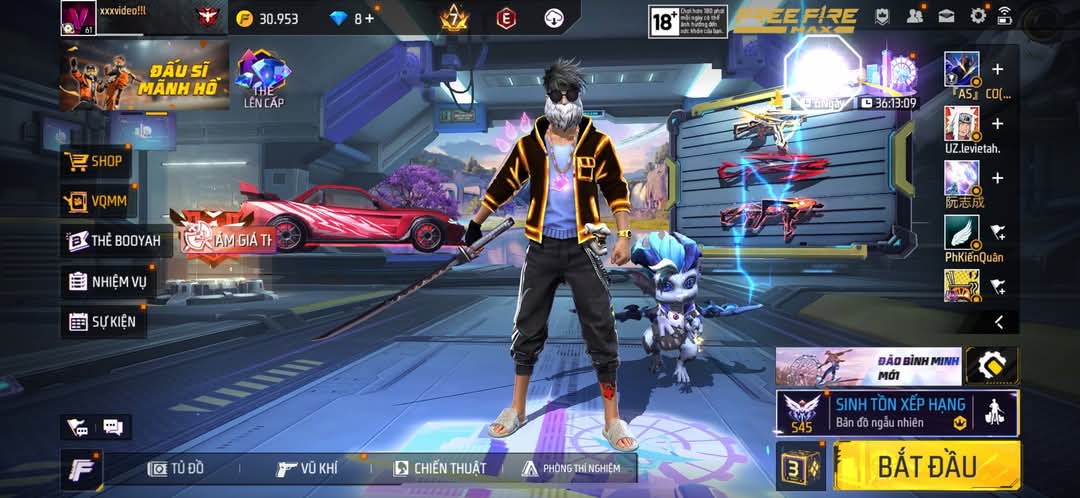Viewport: 1080px width, 498px height.
Task: Open the chat speech bubble icon
Action: pyautogui.click(x=112, y=428)
